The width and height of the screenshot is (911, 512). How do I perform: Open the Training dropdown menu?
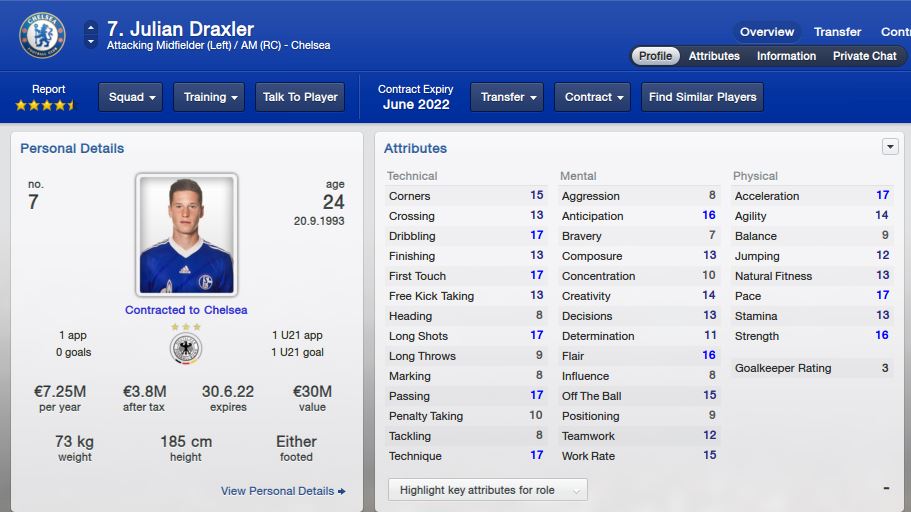pos(209,97)
